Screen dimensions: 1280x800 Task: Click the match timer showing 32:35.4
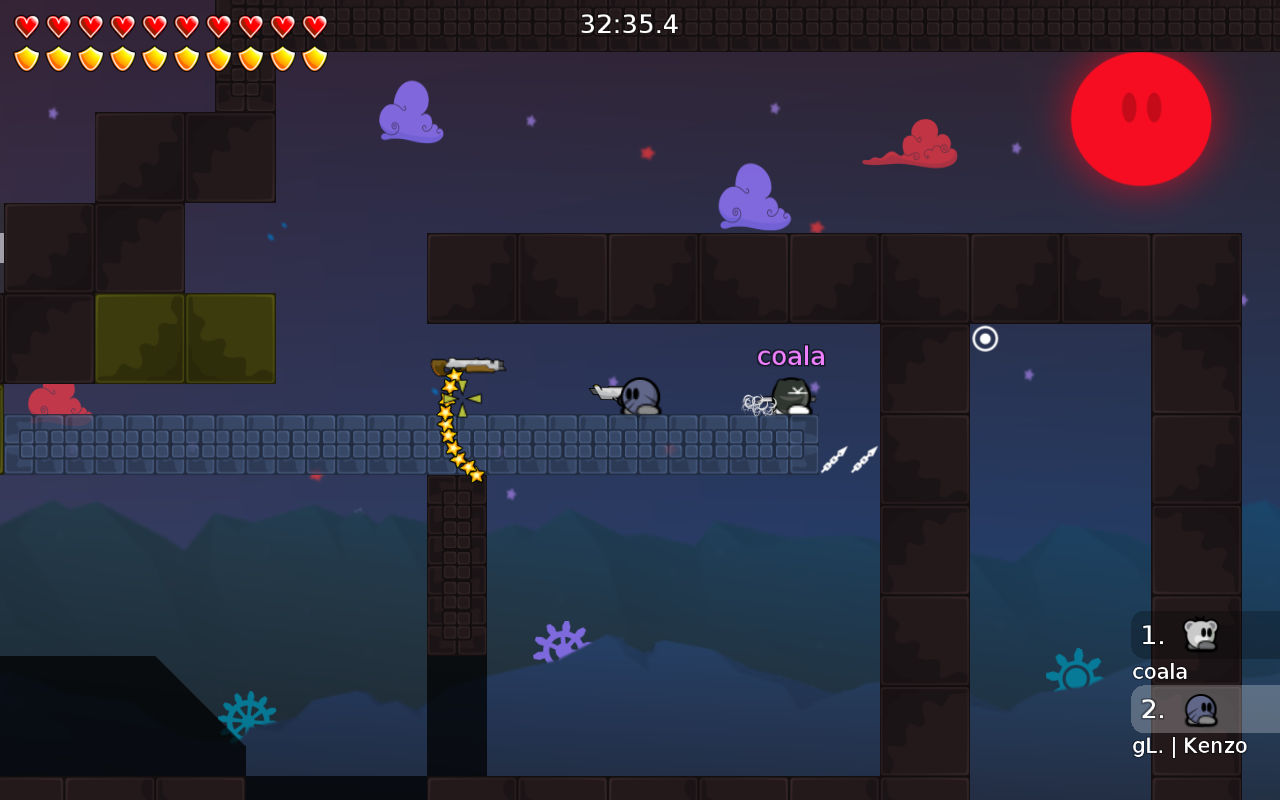point(630,24)
